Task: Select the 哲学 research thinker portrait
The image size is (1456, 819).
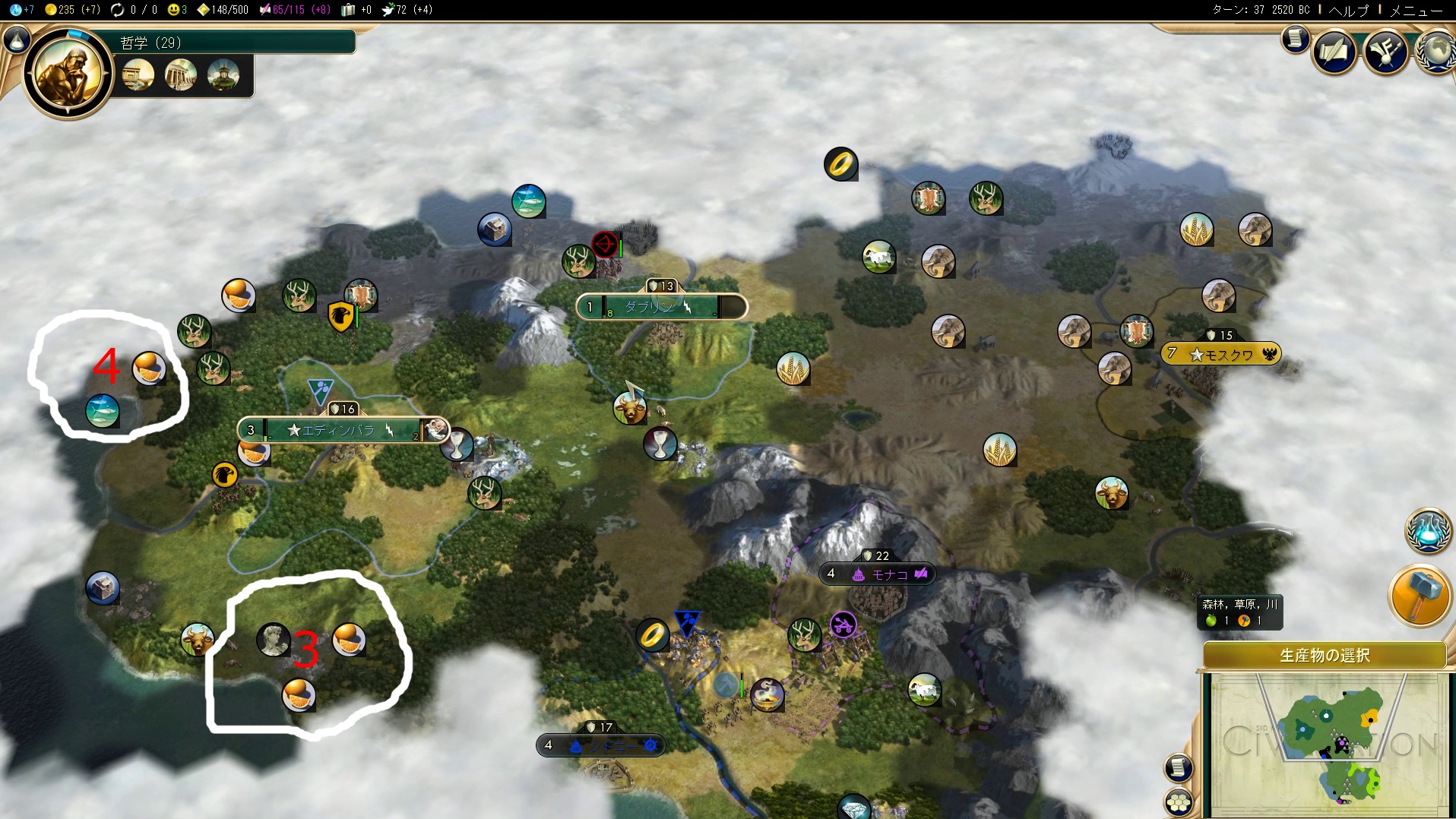Action: coord(68,74)
